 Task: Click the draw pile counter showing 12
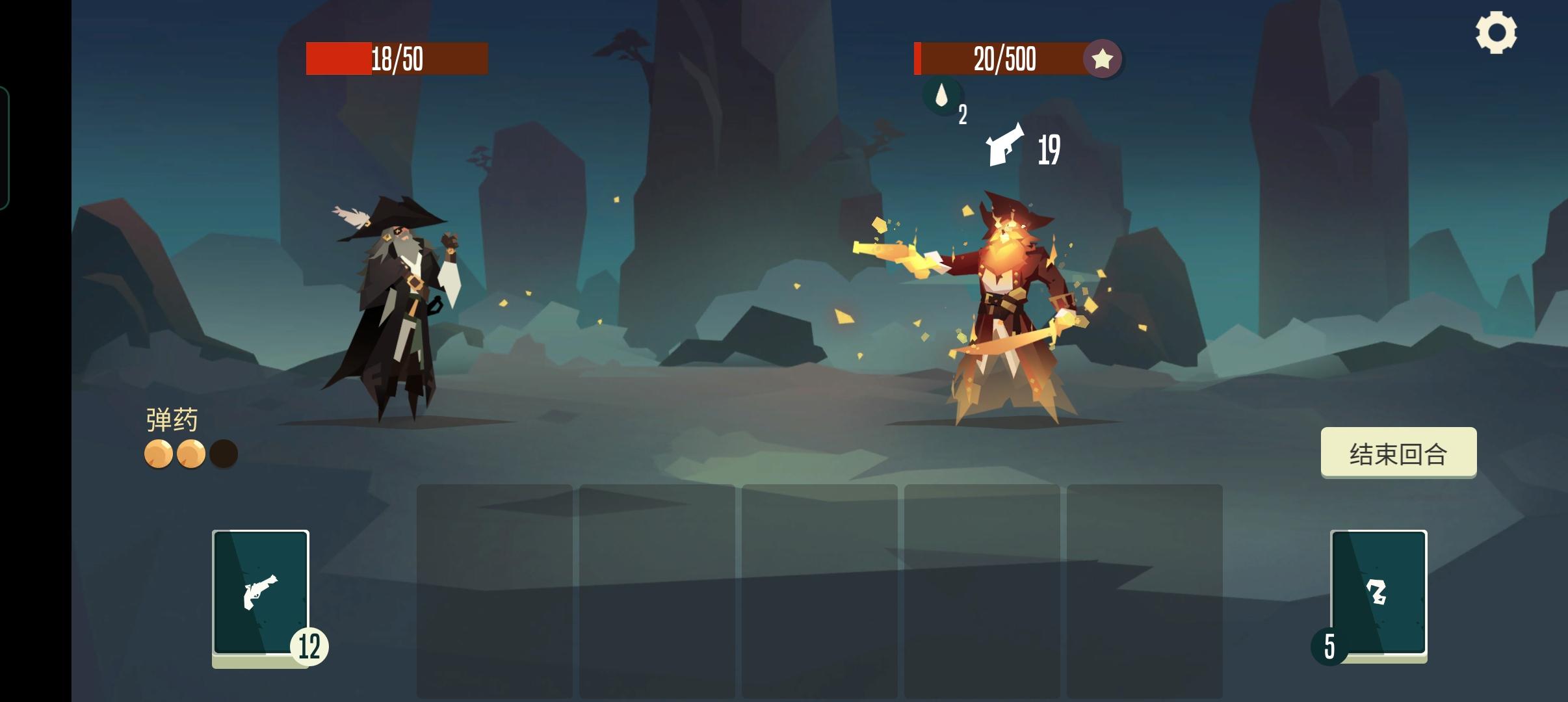[311, 645]
